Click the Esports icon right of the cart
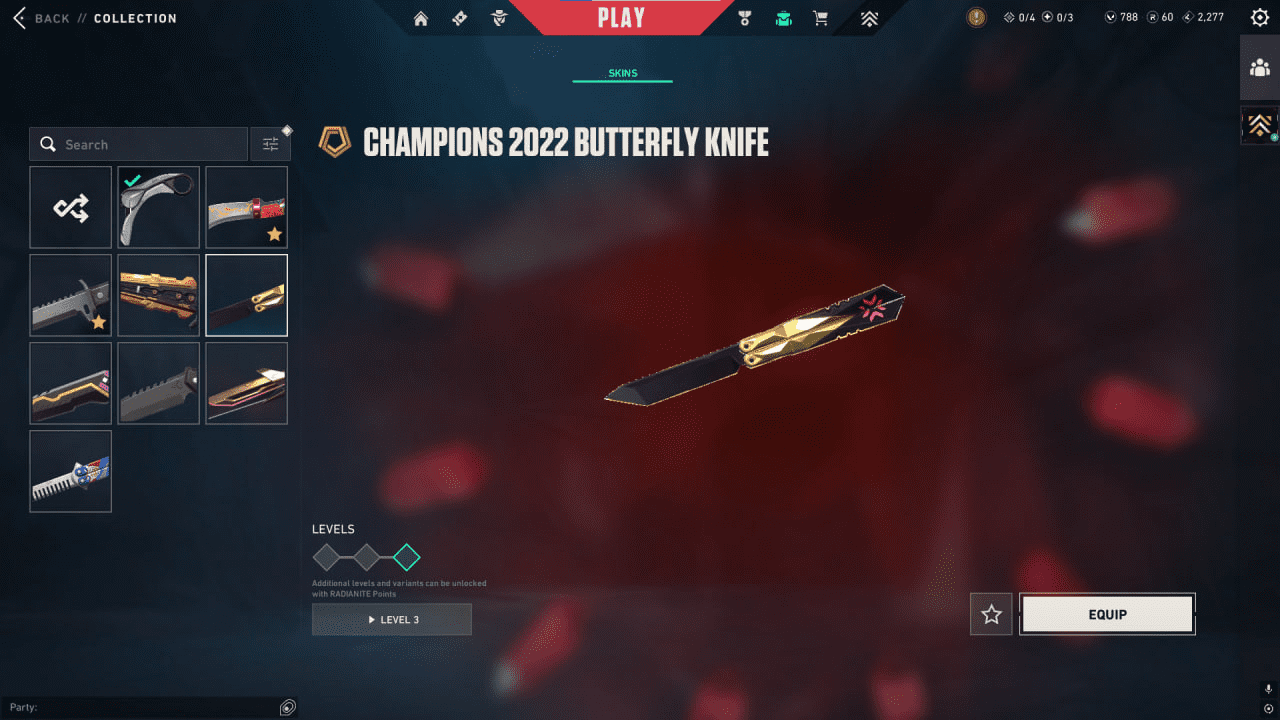 pyautogui.click(x=869, y=17)
